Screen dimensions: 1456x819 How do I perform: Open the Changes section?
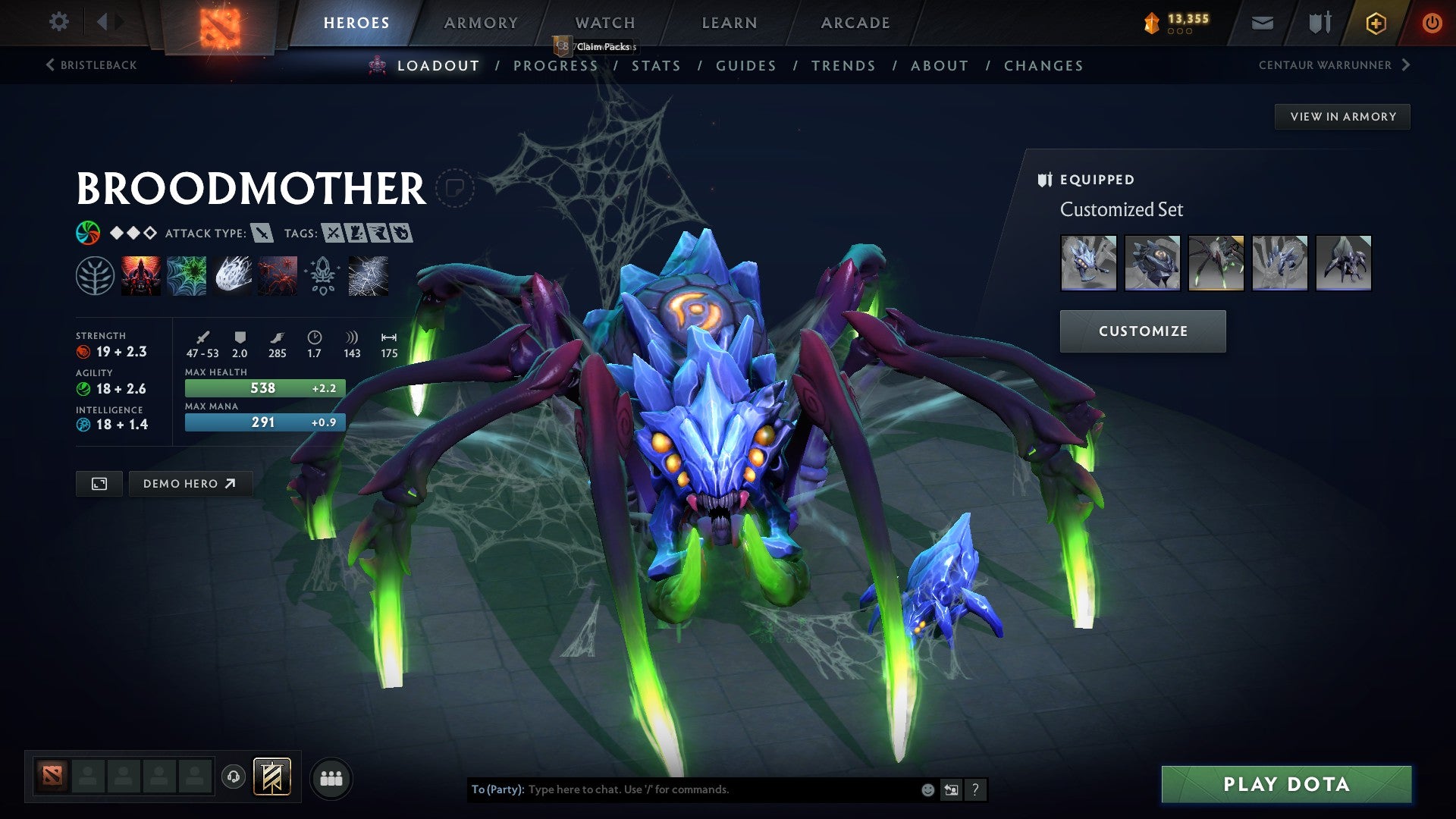1043,66
